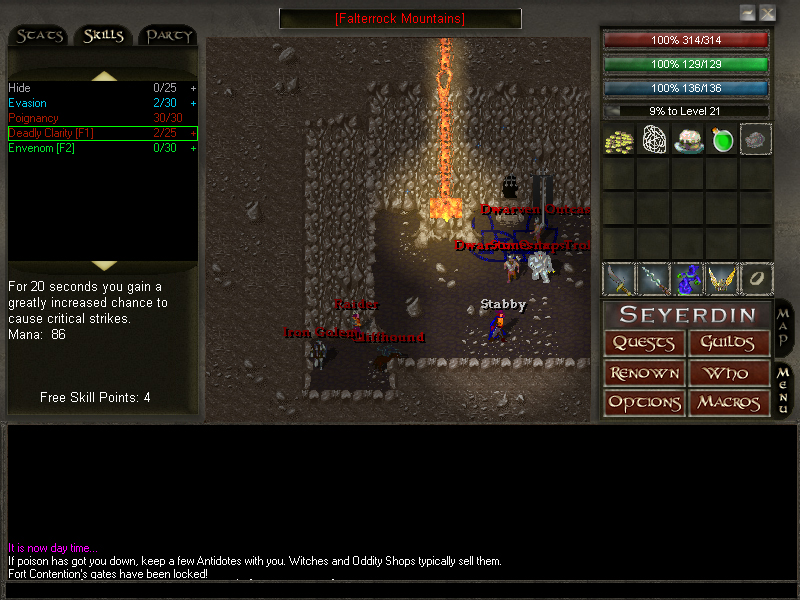Show the Renown panel
800x600 pixels.
tap(645, 373)
